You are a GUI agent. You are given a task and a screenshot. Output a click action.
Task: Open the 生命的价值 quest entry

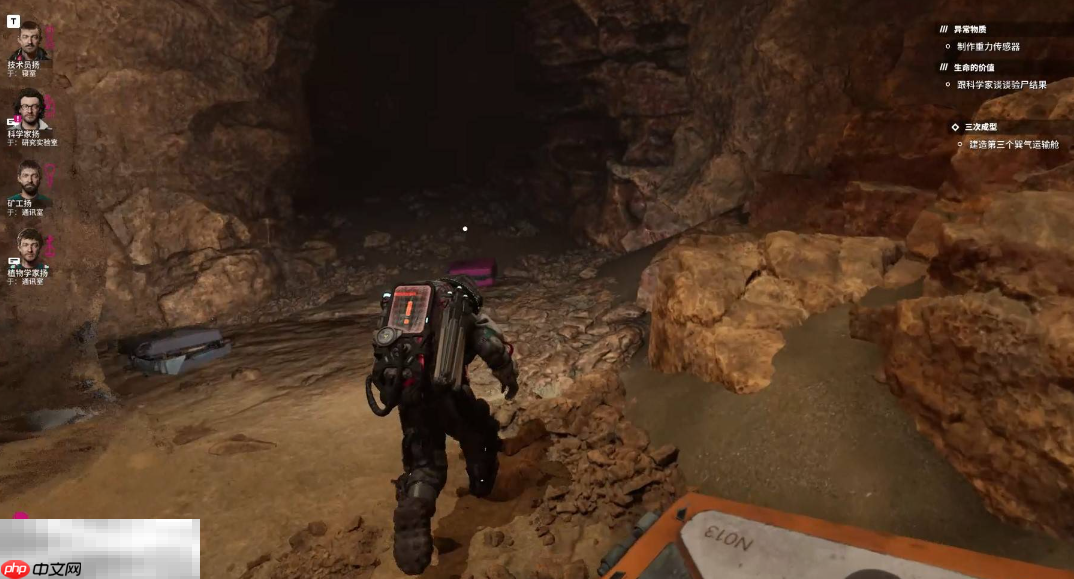click(x=970, y=67)
